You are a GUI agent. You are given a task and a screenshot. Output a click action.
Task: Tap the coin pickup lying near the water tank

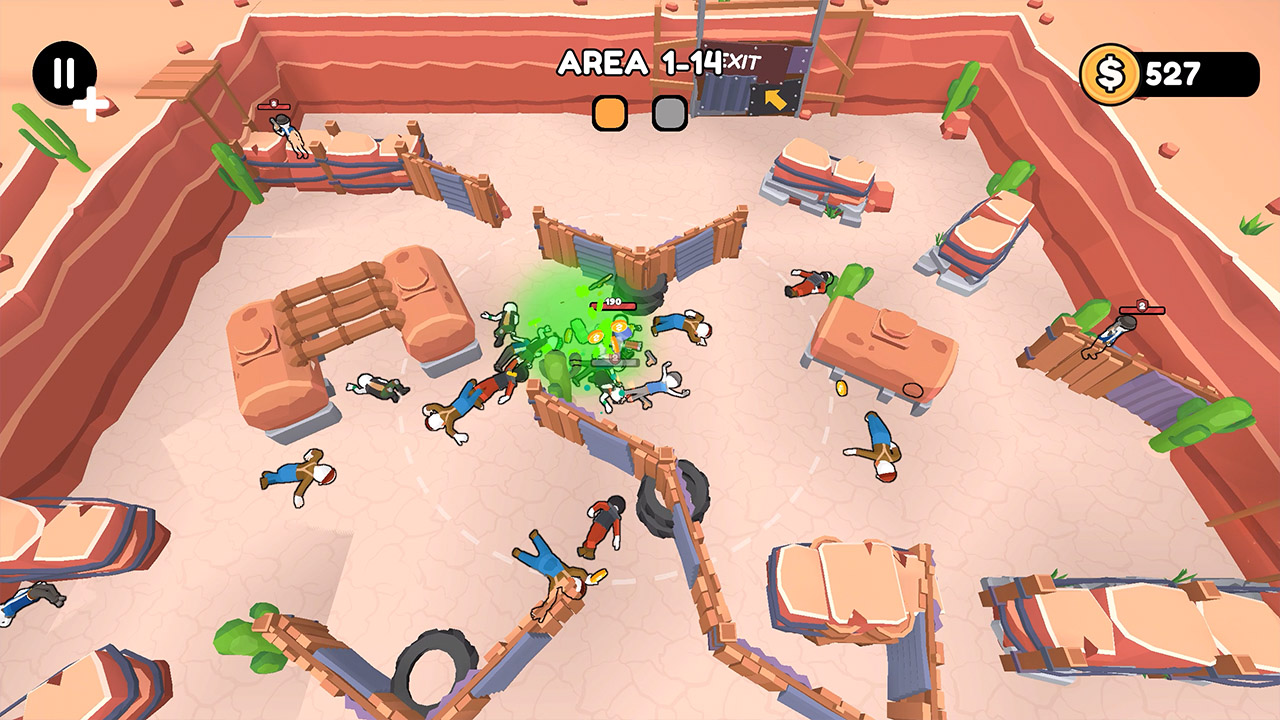[x=841, y=388]
